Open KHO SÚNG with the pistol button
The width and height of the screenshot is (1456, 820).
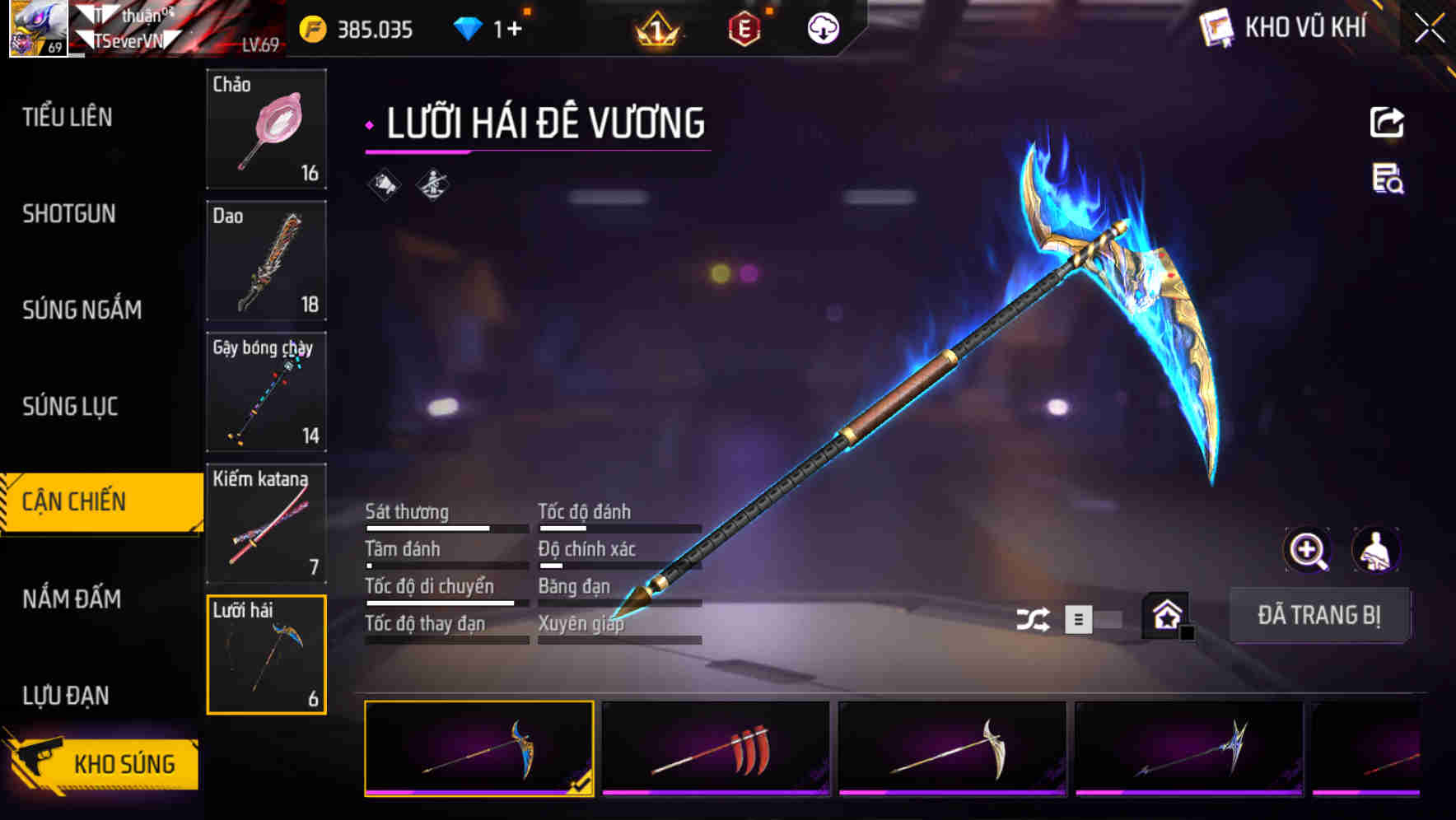(100, 762)
